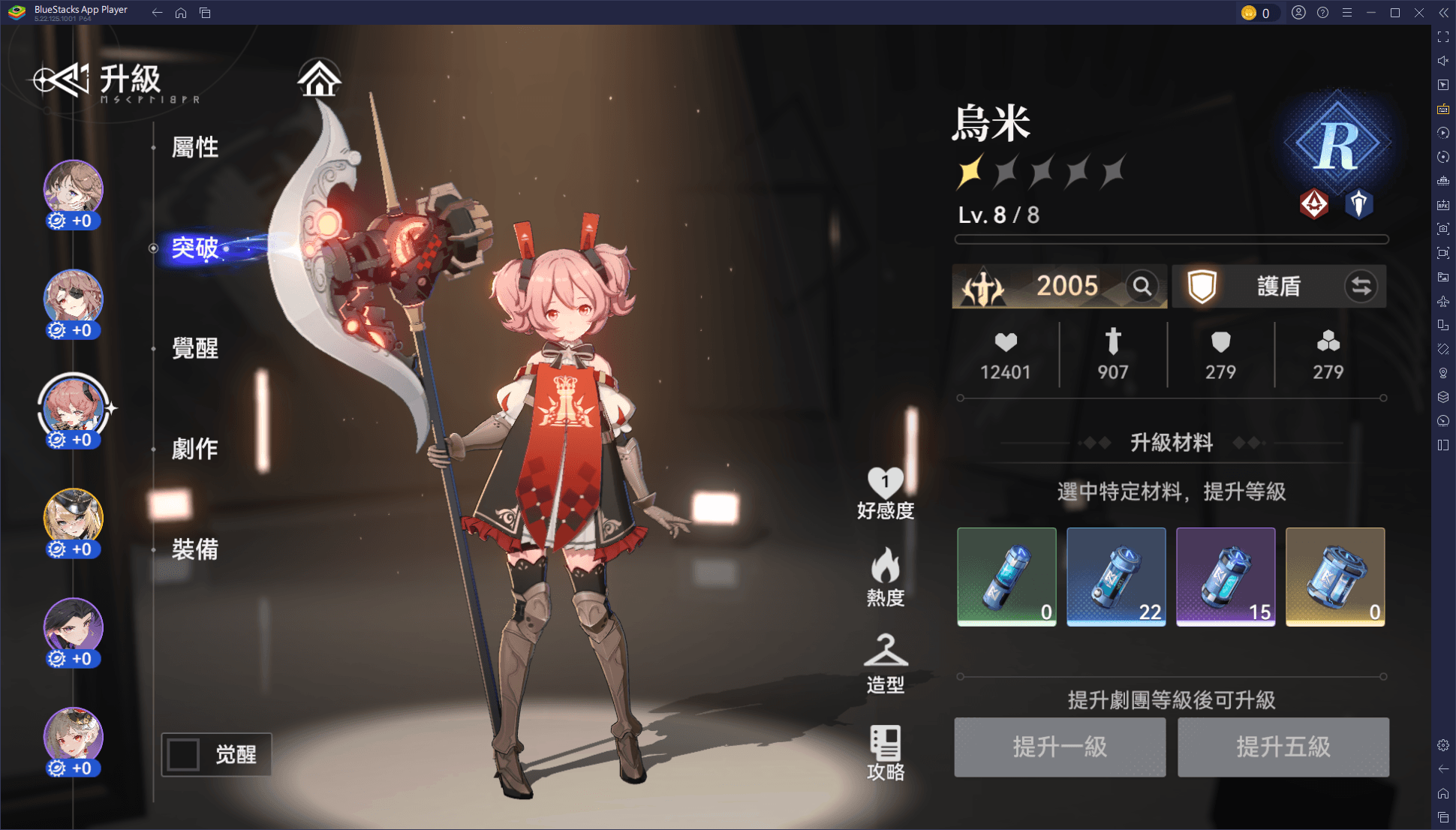Select the blue upgrade canister with 22
The image size is (1456, 830).
point(1116,576)
